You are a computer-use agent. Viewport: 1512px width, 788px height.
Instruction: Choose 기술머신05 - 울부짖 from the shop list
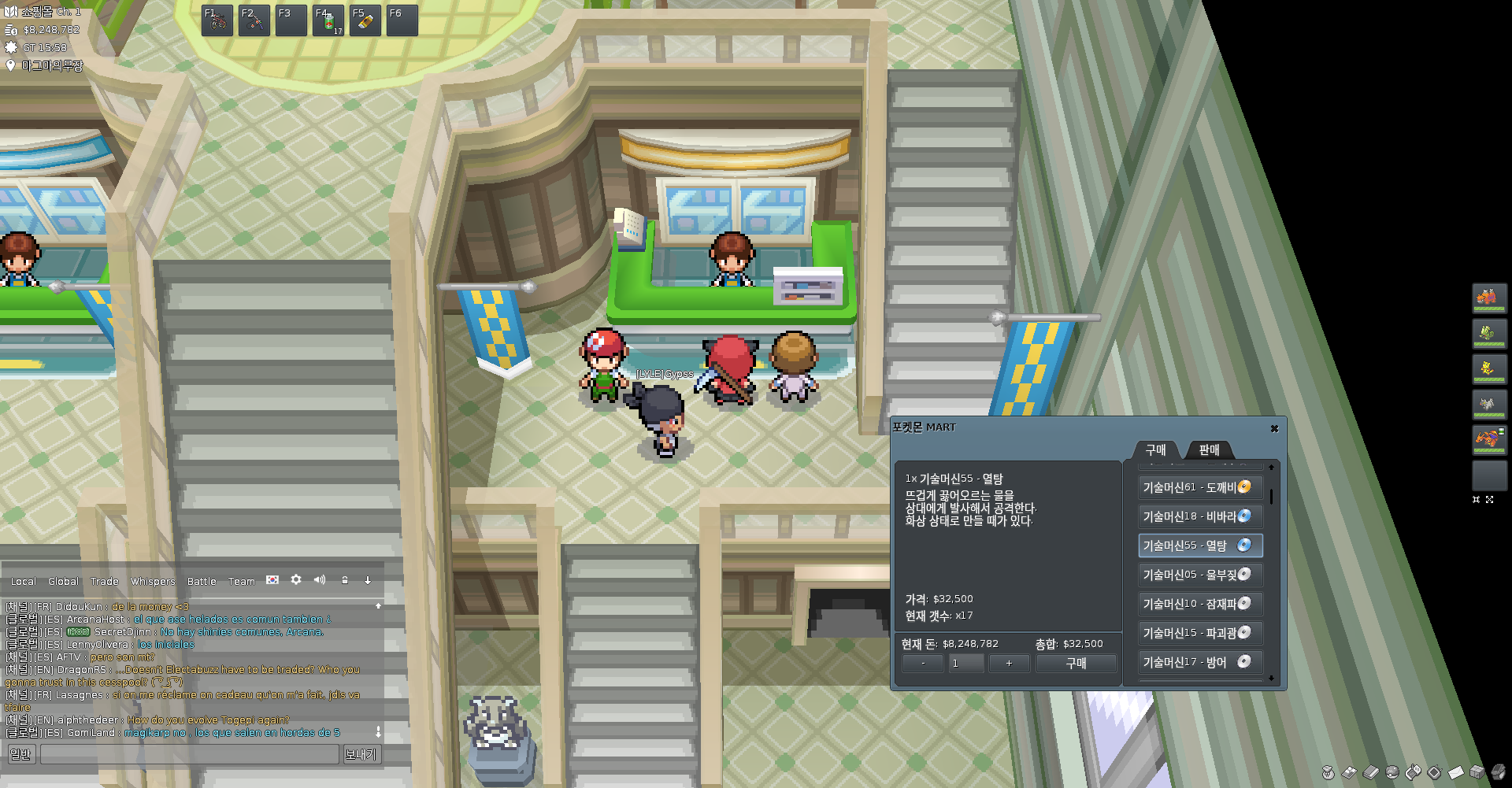(1200, 575)
